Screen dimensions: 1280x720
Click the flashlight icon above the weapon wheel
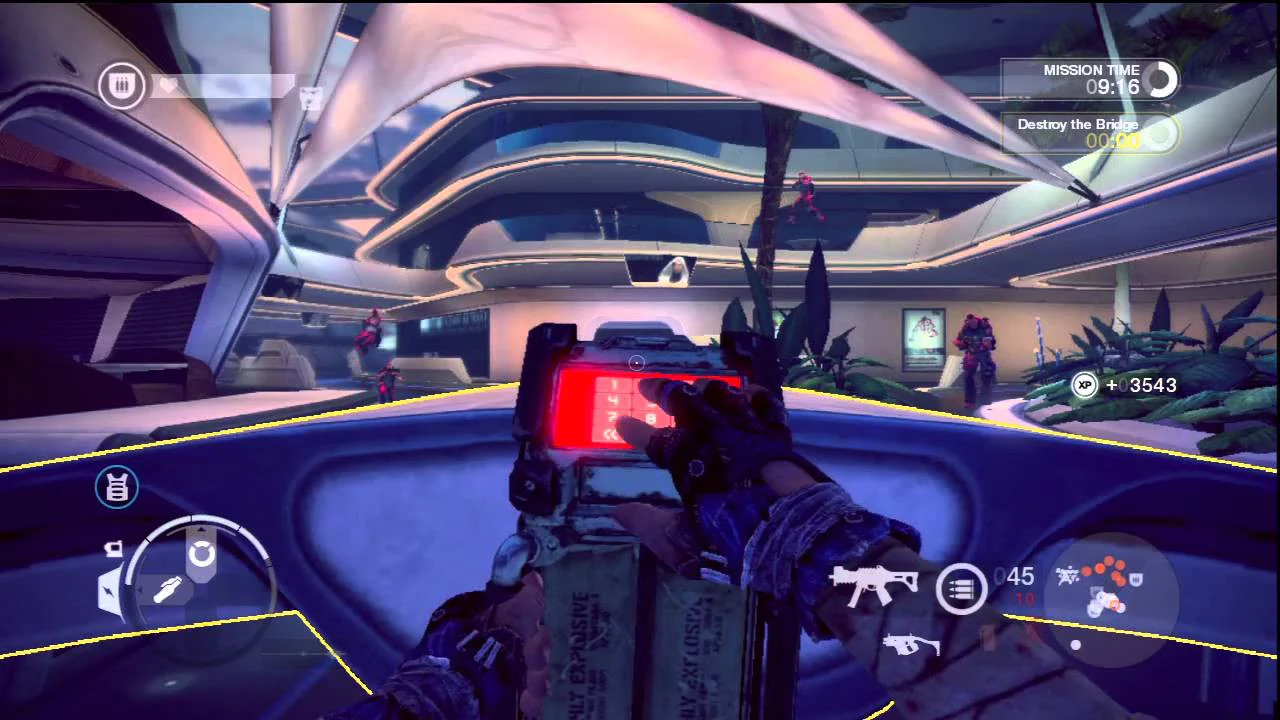click(114, 550)
